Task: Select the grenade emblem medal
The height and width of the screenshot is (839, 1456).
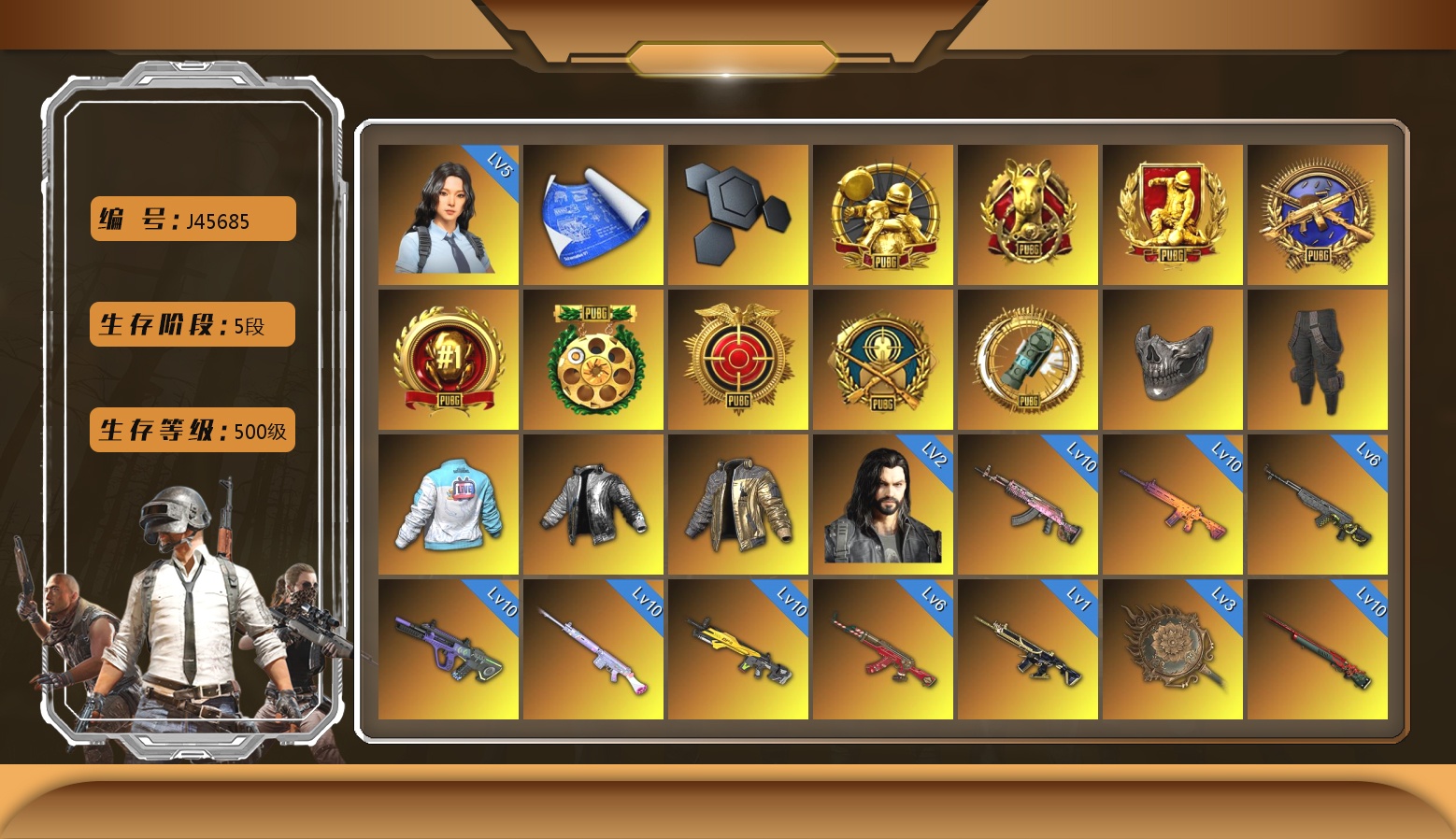Action: pos(1027,360)
